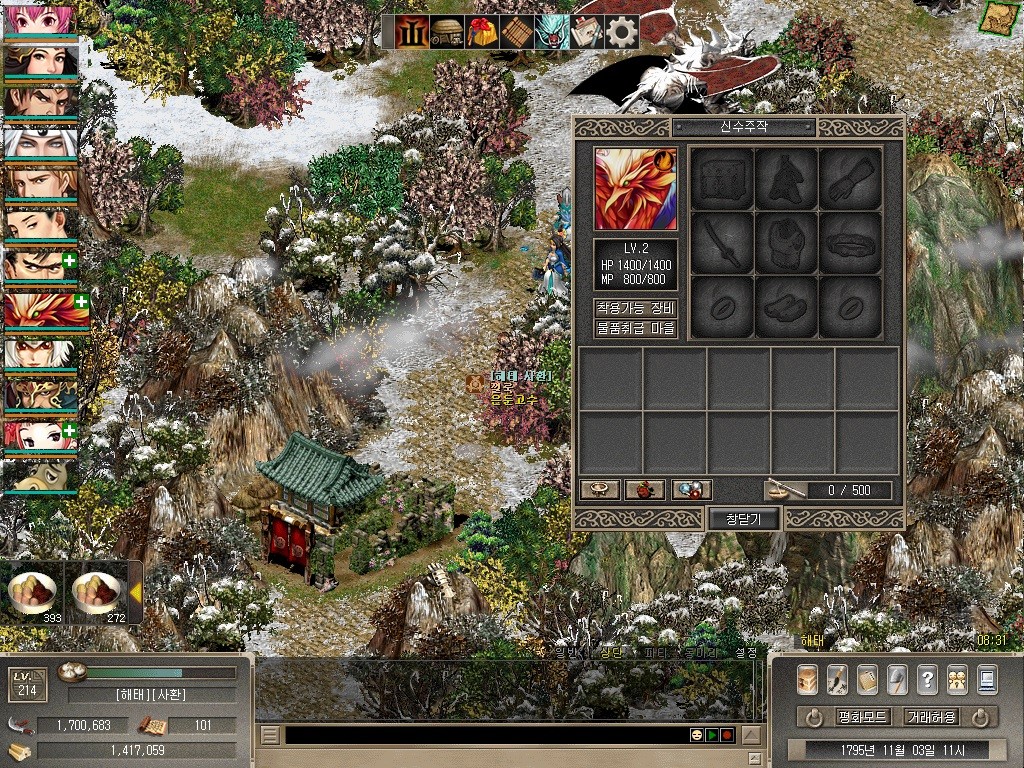Toggle the 거래허용 trade allow button

[x=931, y=717]
